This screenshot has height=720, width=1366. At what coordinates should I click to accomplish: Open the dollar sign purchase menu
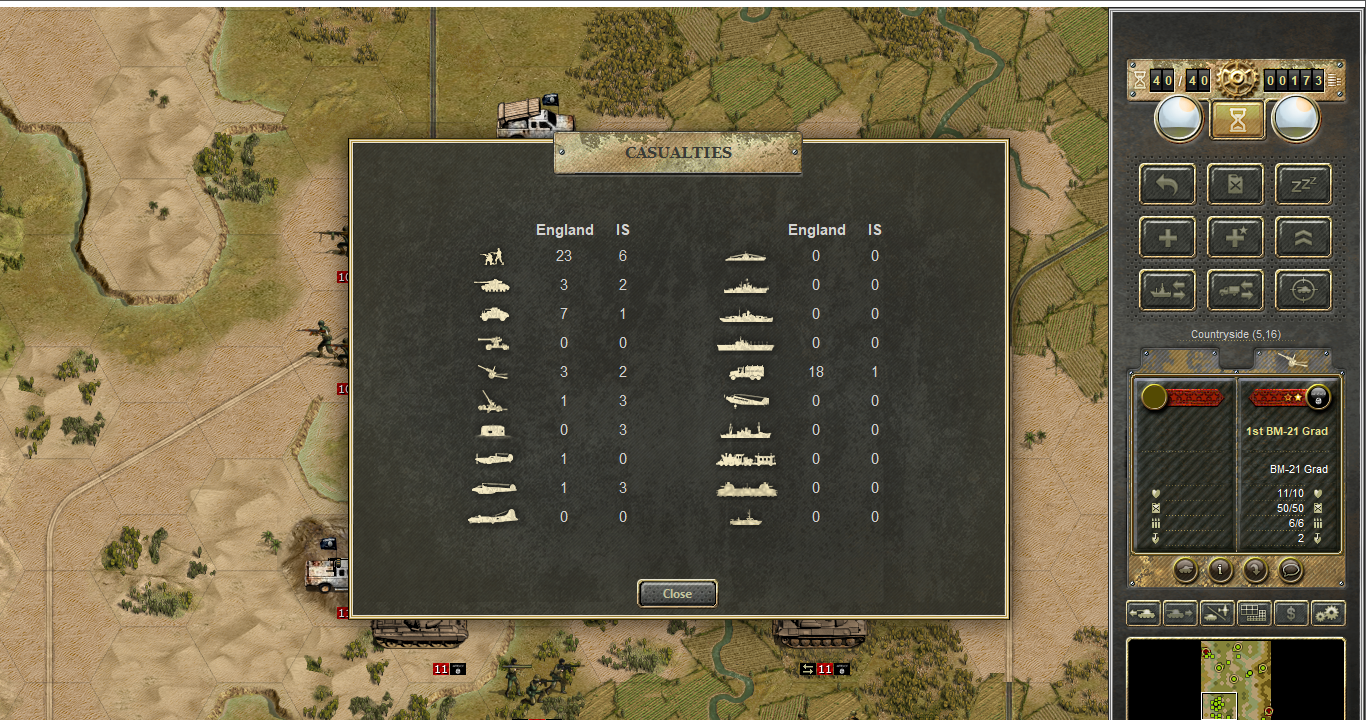[x=1291, y=613]
